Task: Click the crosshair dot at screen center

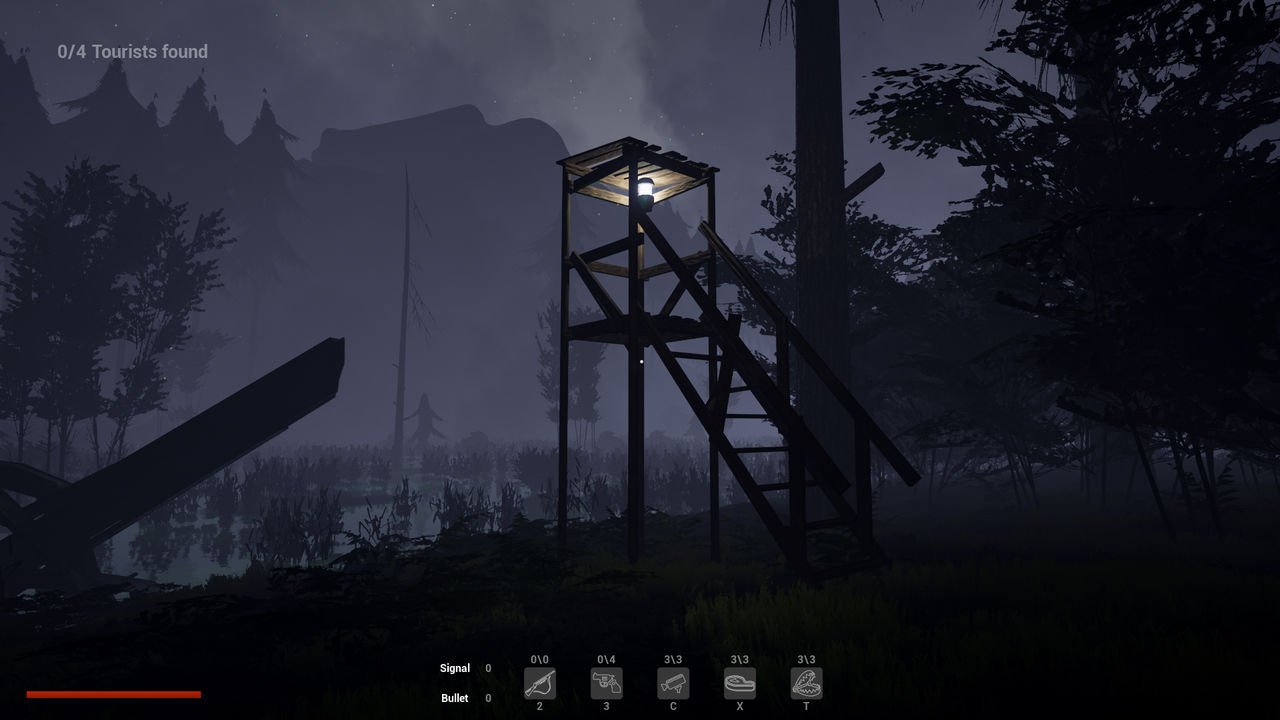Action: (x=640, y=360)
